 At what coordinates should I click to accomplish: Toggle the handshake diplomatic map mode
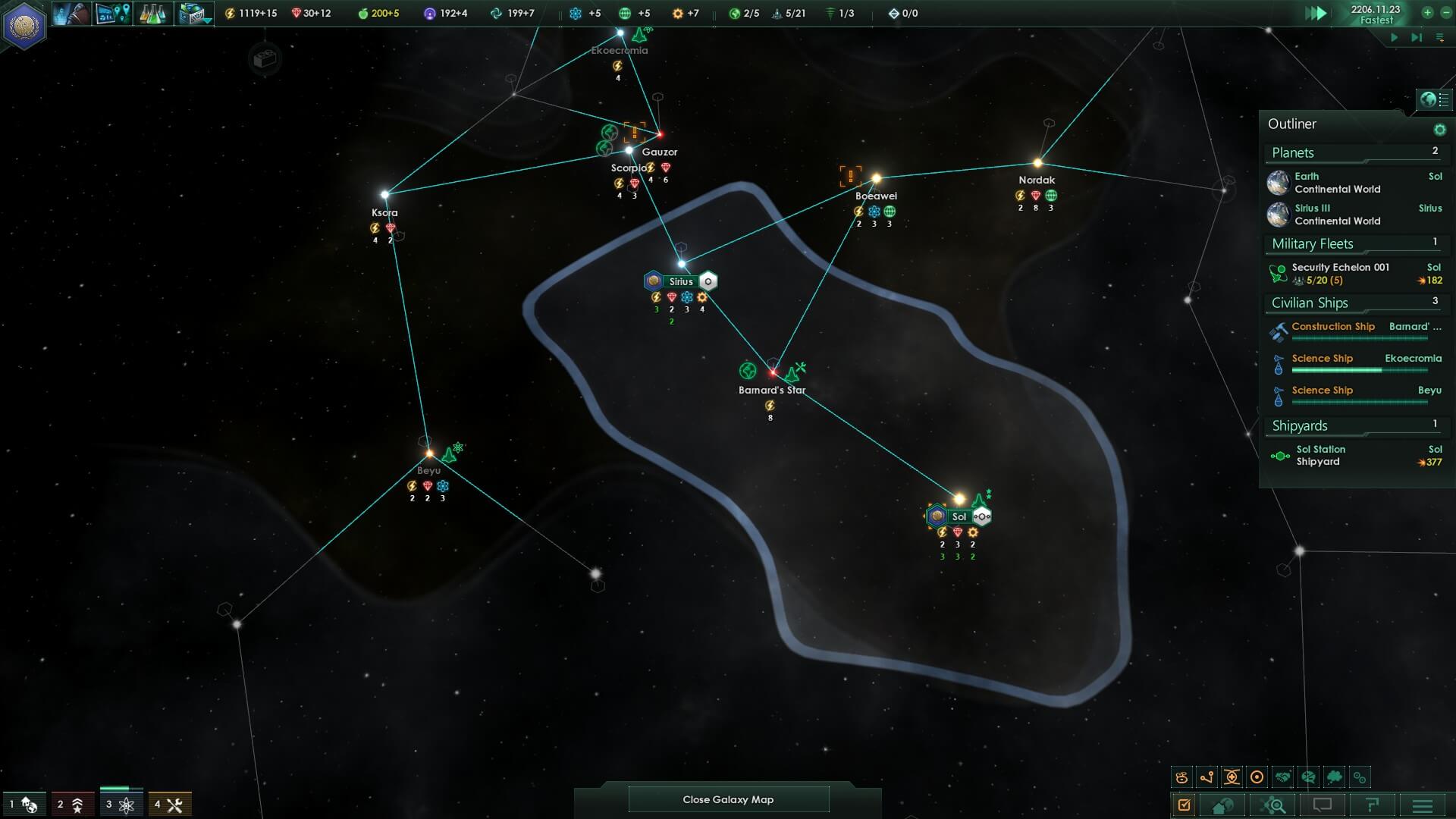coord(1282,777)
